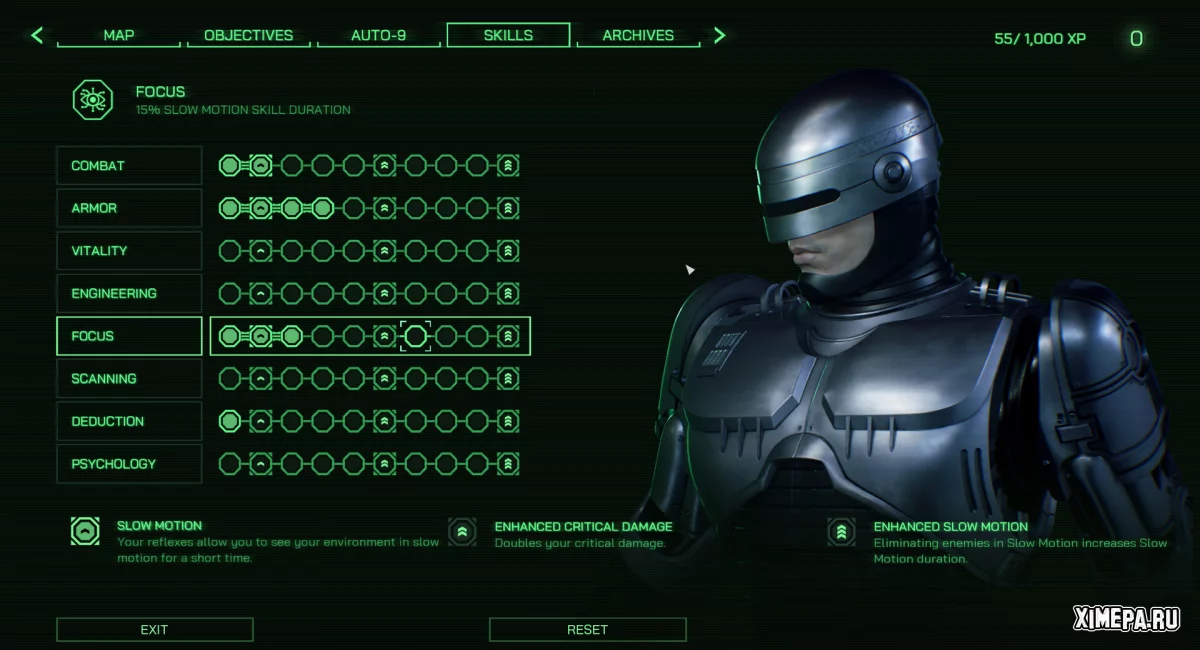The image size is (1200, 650).
Task: Choose the Armor skill category
Action: click(129, 208)
